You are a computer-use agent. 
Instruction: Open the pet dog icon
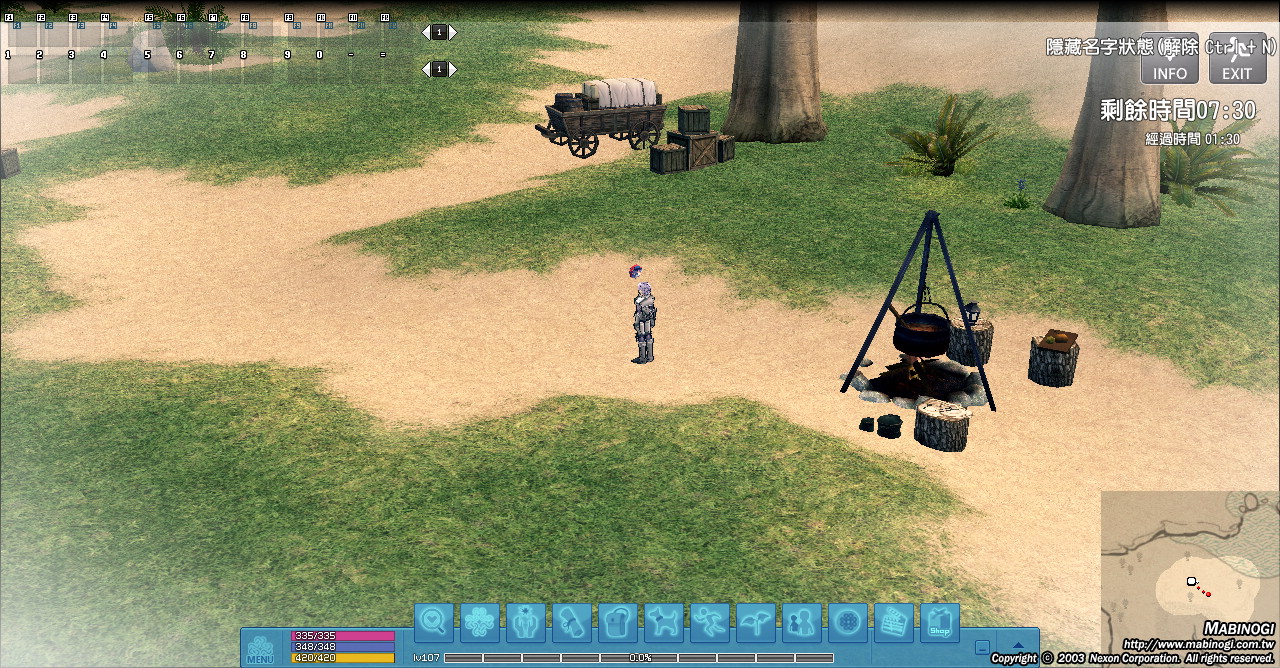(x=664, y=622)
